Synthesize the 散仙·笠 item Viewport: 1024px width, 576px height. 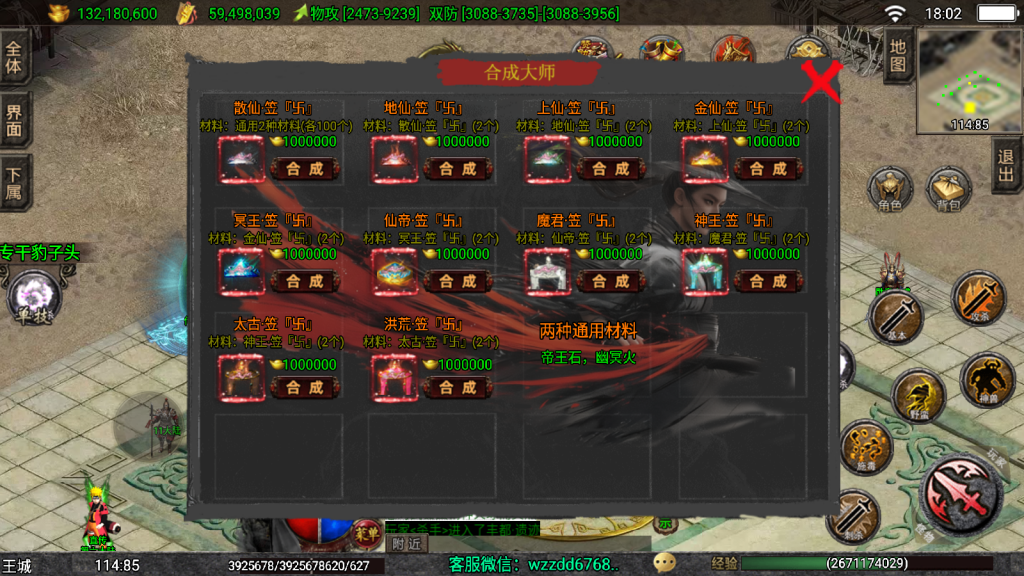[305, 169]
